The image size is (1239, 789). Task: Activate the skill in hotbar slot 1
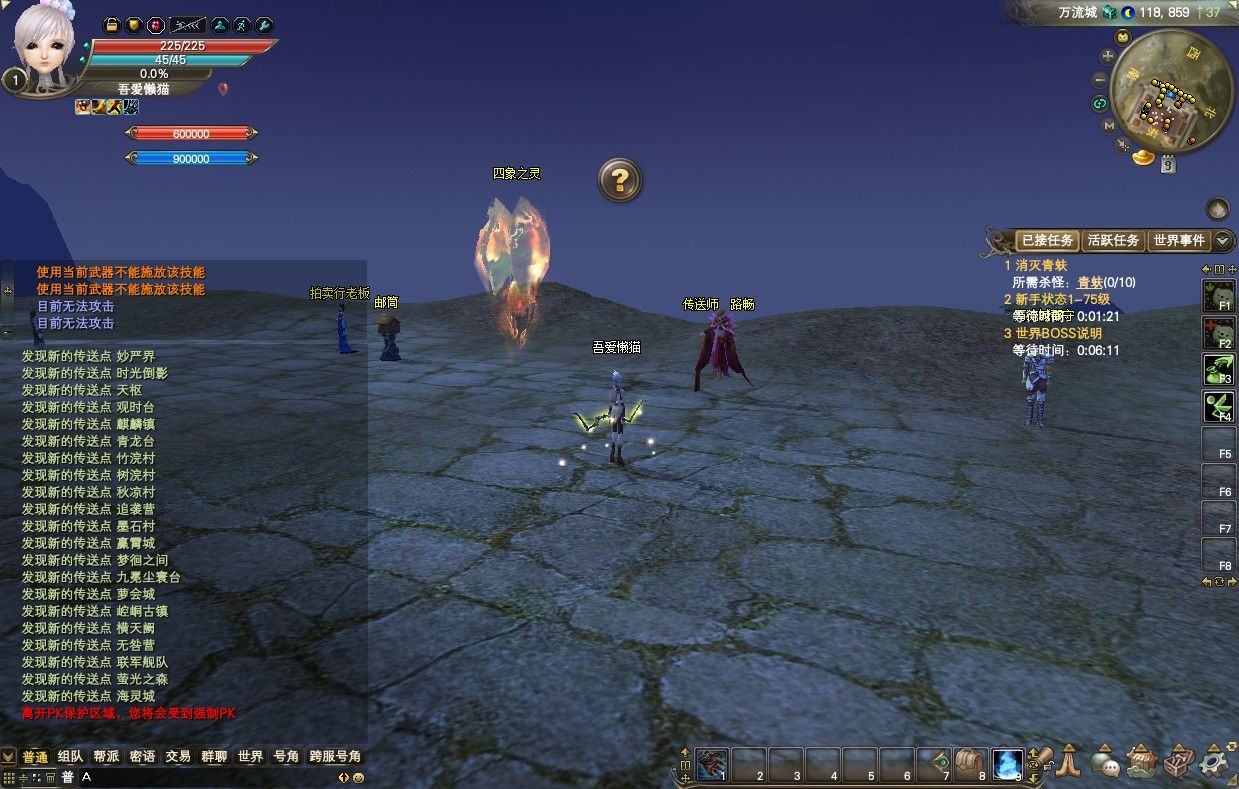[x=711, y=764]
